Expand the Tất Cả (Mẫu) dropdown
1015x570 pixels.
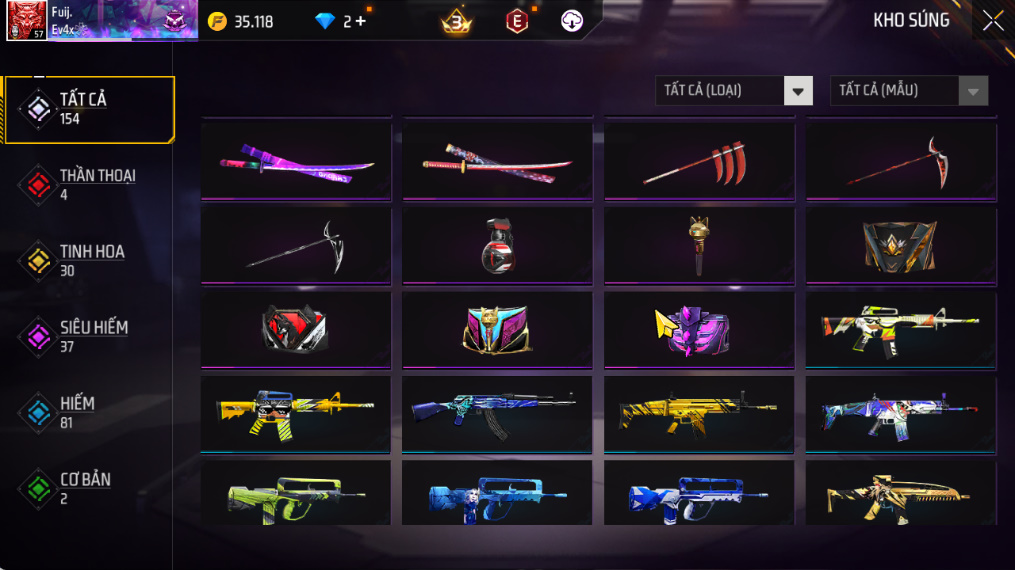click(x=908, y=91)
